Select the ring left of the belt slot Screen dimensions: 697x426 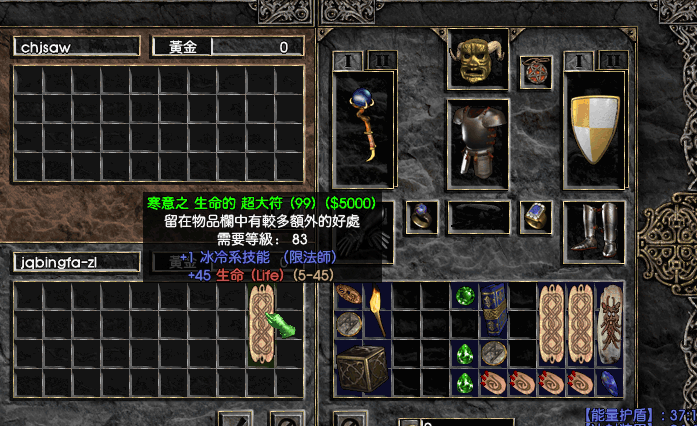point(420,216)
